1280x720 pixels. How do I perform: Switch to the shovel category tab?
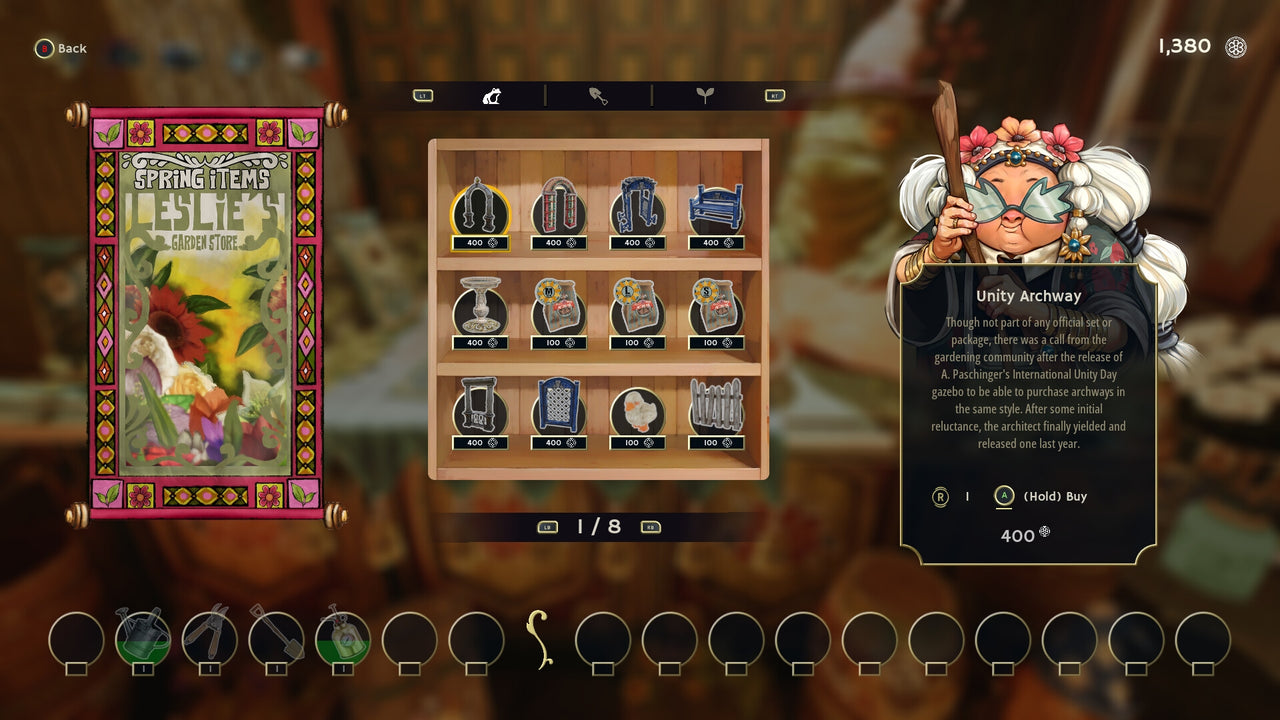pos(597,94)
